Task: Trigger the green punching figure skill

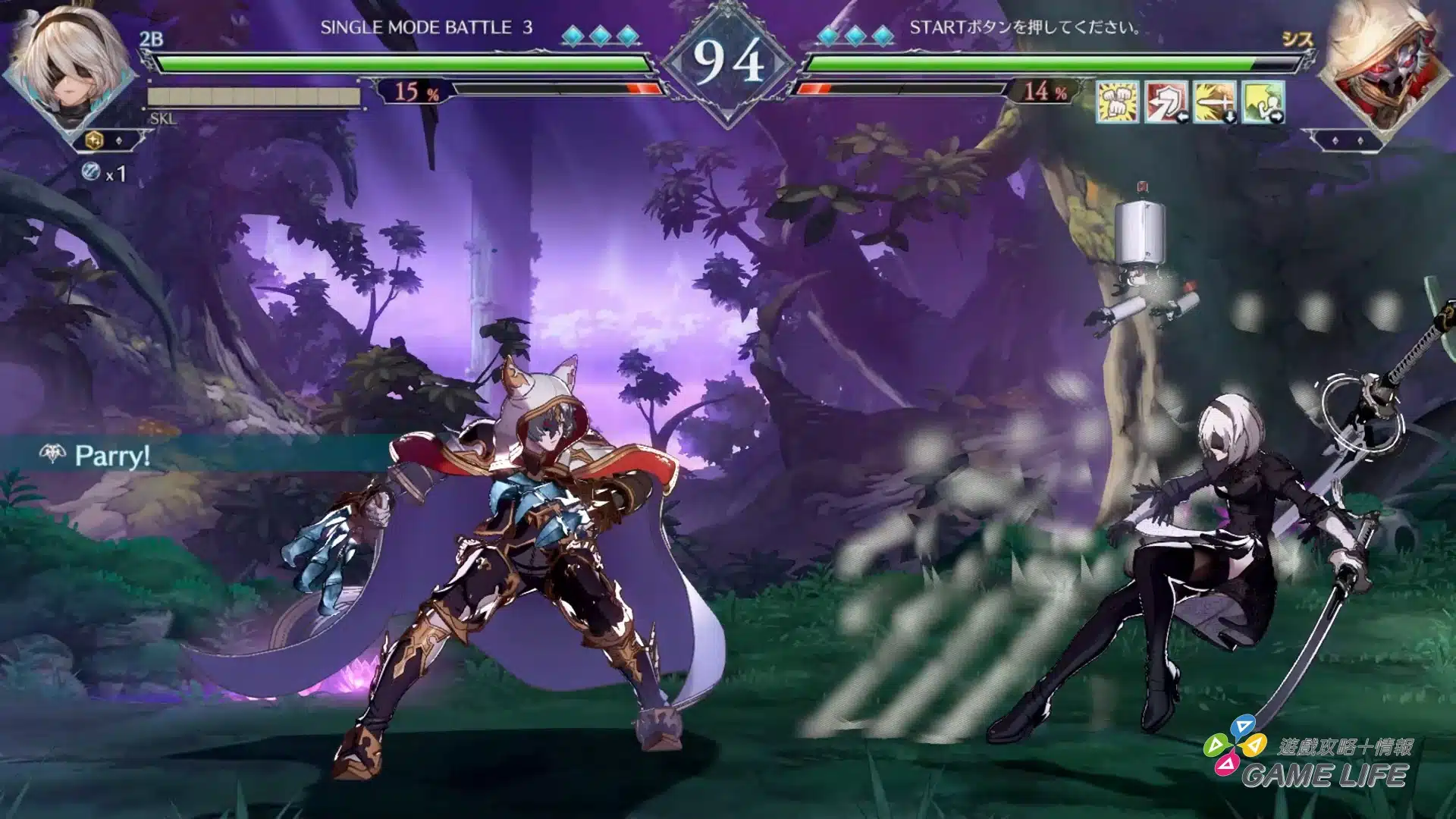Action: click(x=1263, y=101)
